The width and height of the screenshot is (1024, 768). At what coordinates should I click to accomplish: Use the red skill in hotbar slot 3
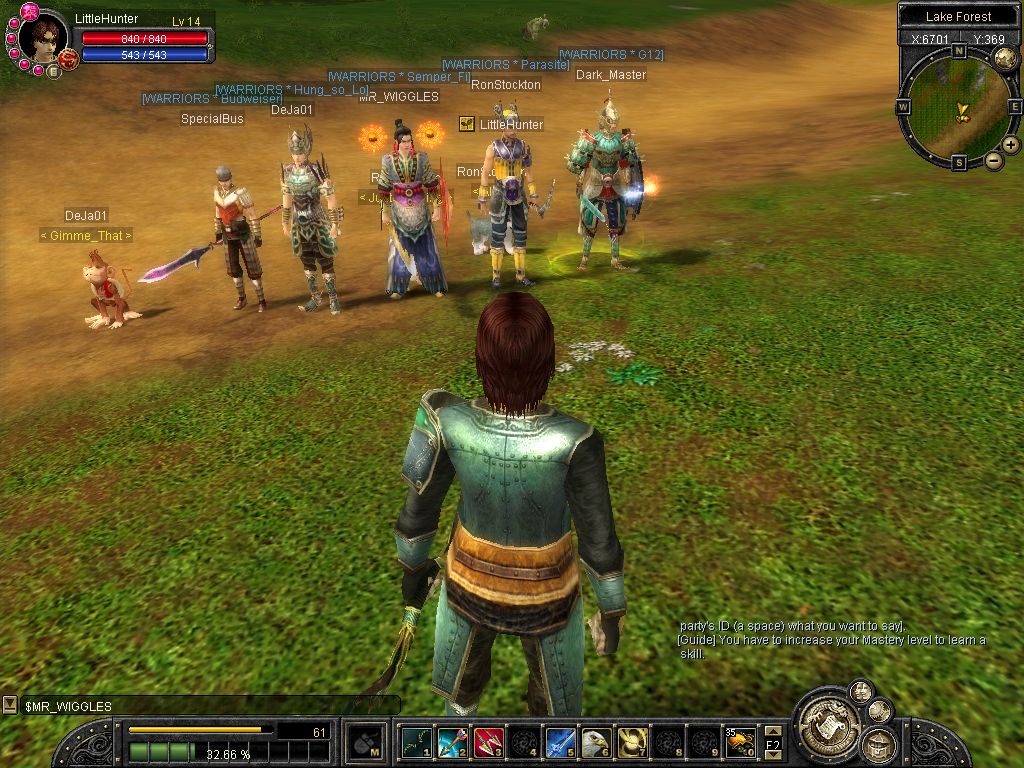coord(488,742)
